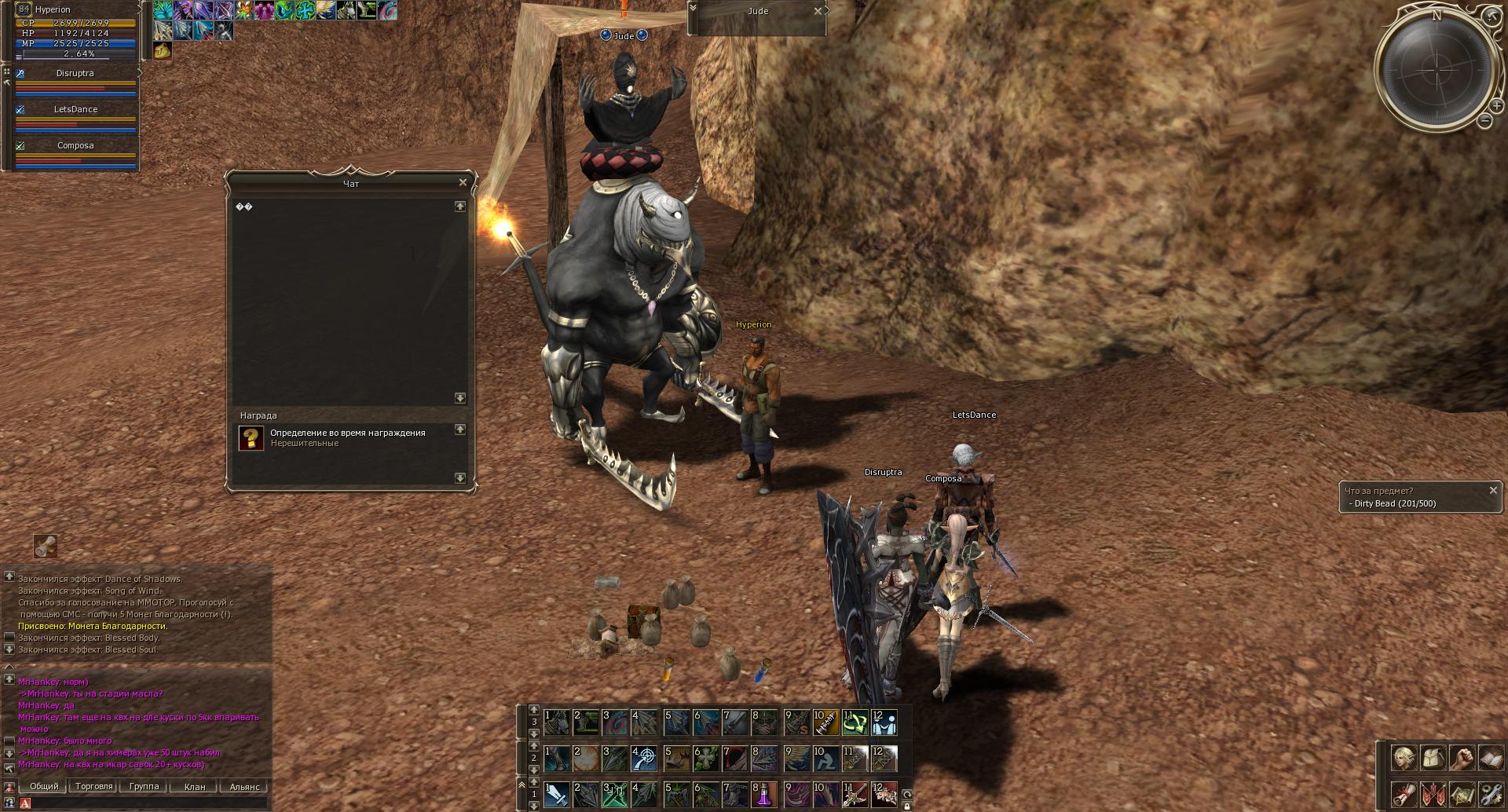Switch to the Торговля chat tab
Screen dimensions: 1508x812
94,786
